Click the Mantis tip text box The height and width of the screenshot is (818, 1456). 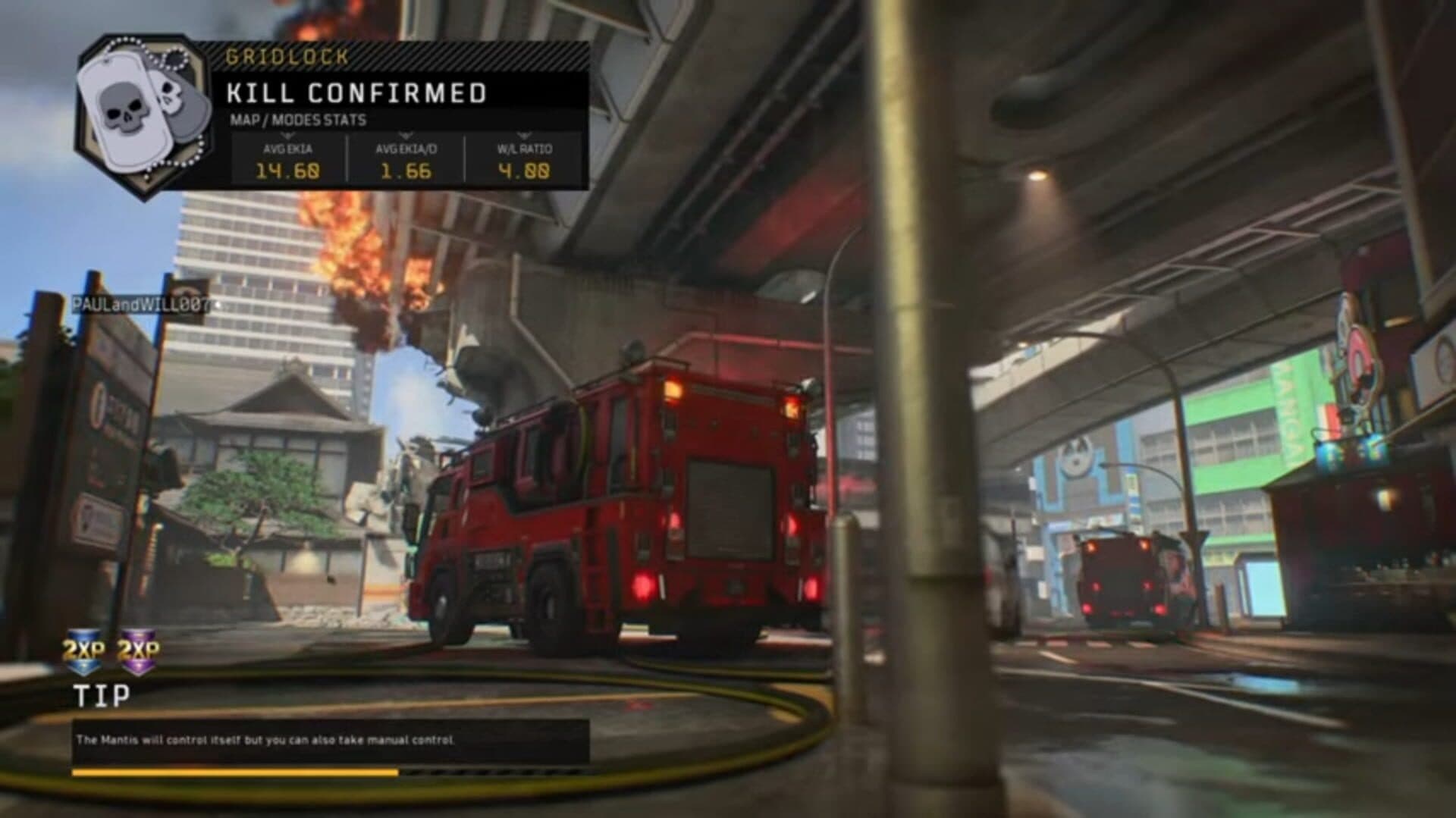click(331, 740)
